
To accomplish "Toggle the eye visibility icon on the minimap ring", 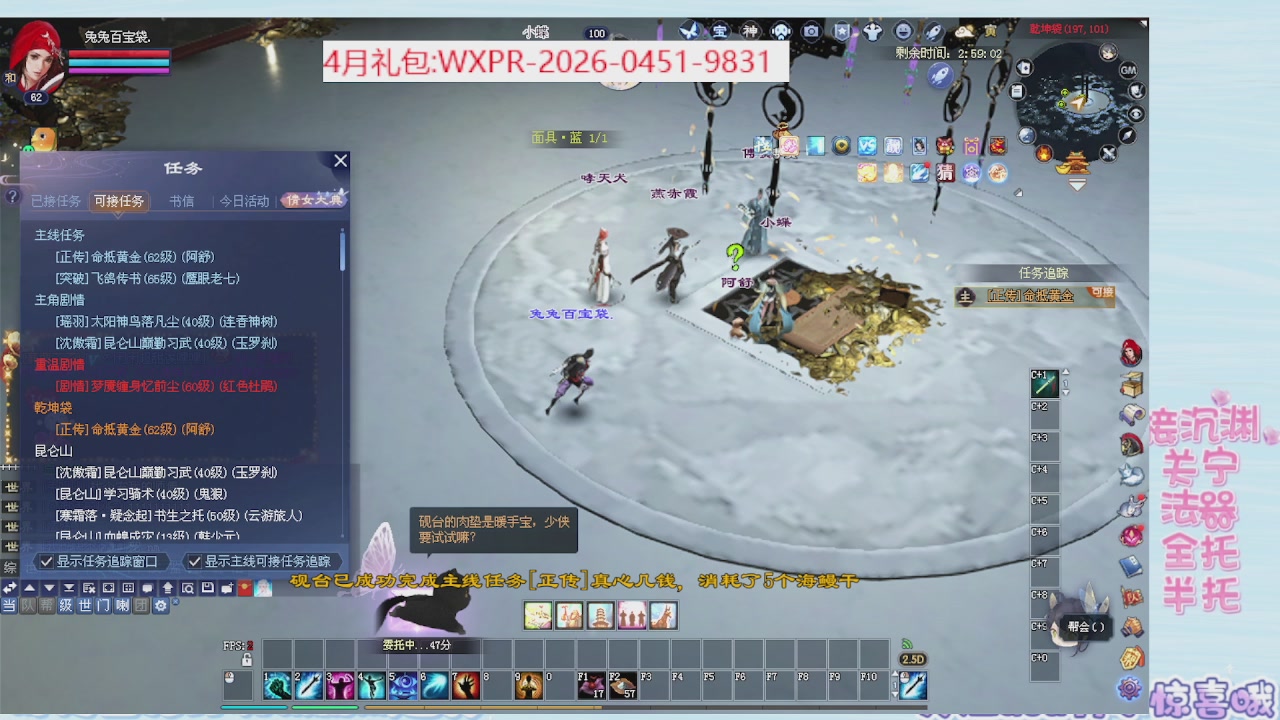I will (x=1136, y=114).
